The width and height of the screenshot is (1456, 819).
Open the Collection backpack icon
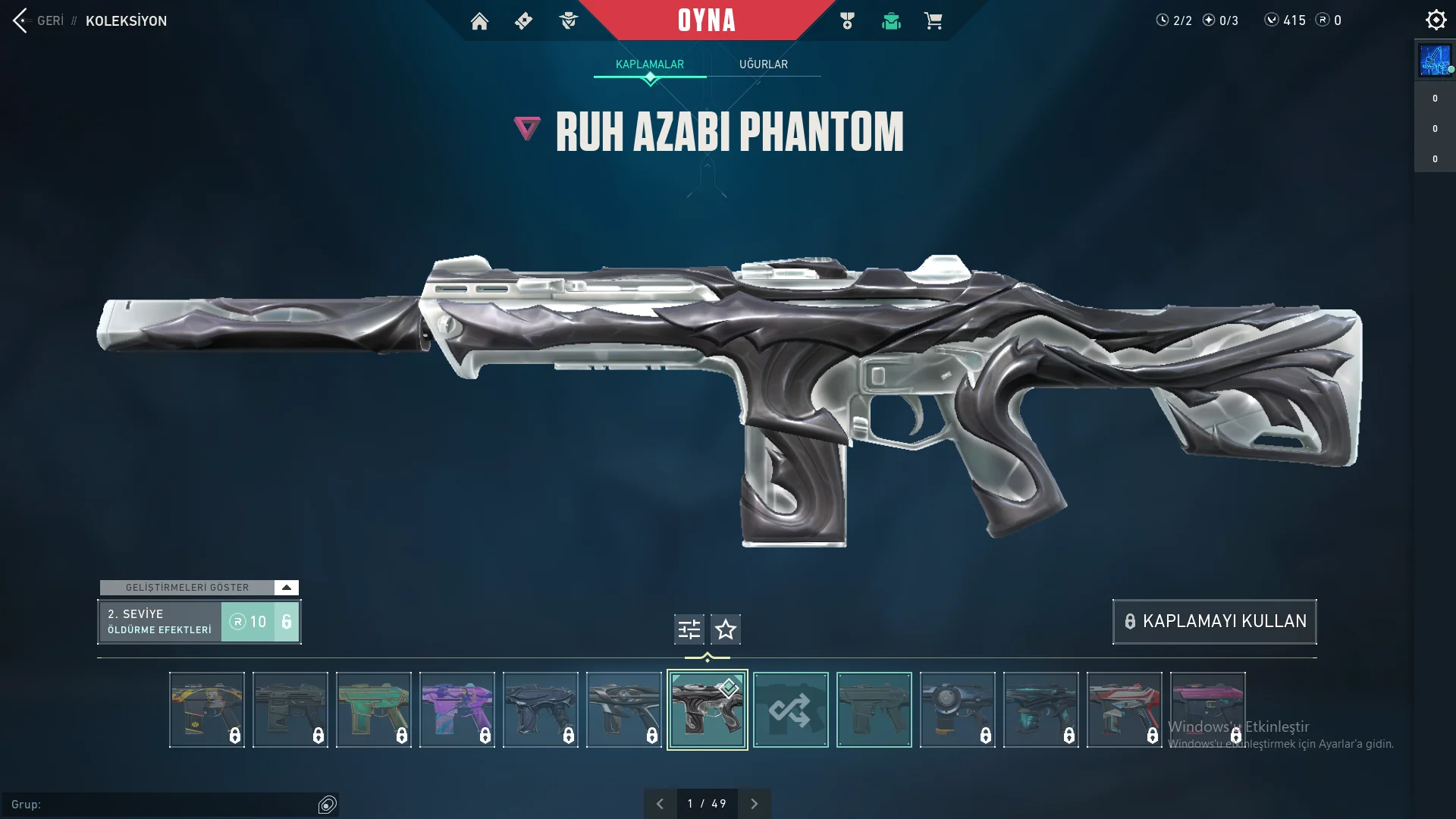891,21
